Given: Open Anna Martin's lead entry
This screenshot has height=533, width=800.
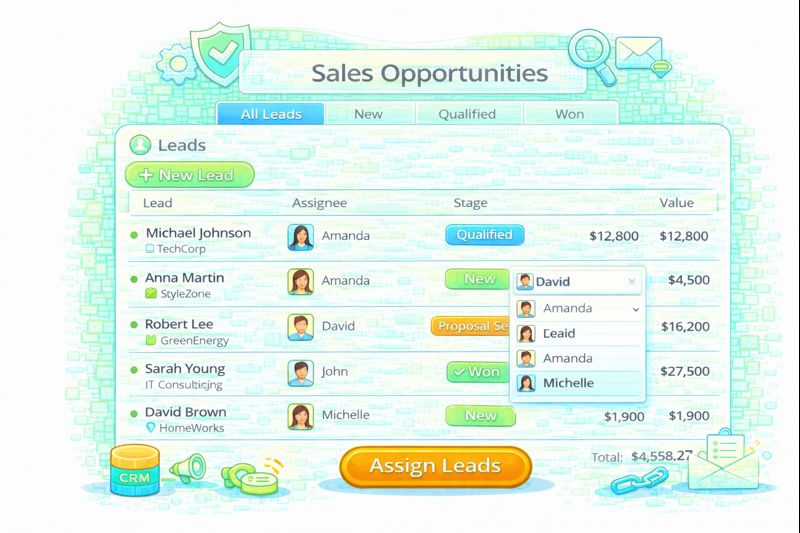Looking at the screenshot, I should pos(185,278).
